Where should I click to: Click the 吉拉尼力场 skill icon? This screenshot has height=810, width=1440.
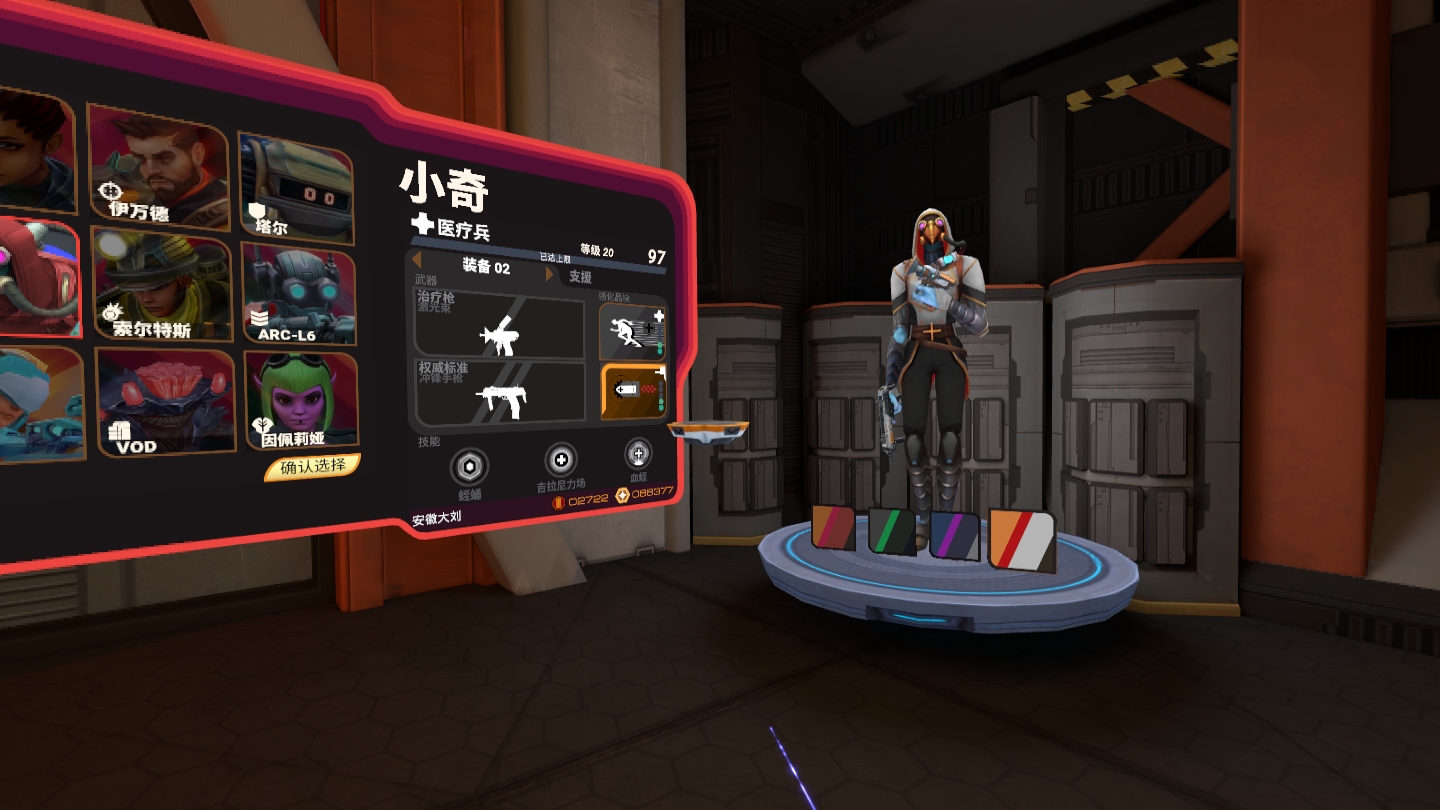(x=560, y=460)
